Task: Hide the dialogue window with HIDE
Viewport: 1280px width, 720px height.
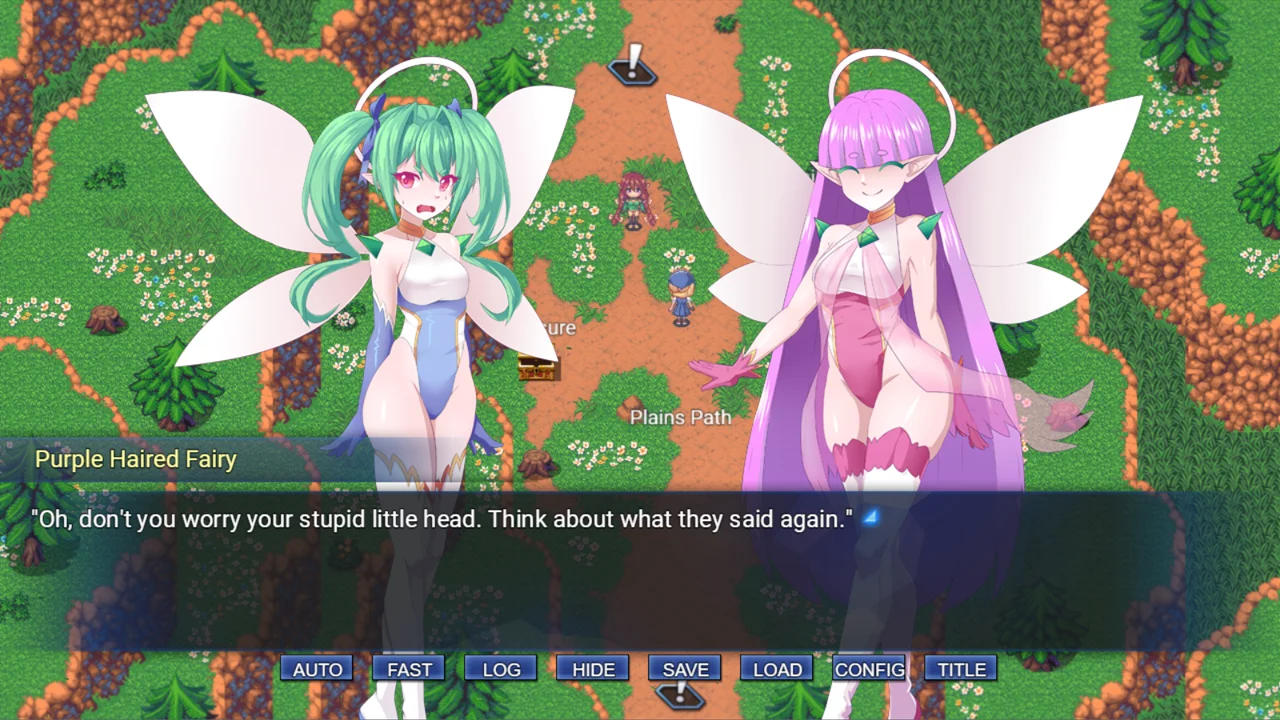Action: (593, 669)
